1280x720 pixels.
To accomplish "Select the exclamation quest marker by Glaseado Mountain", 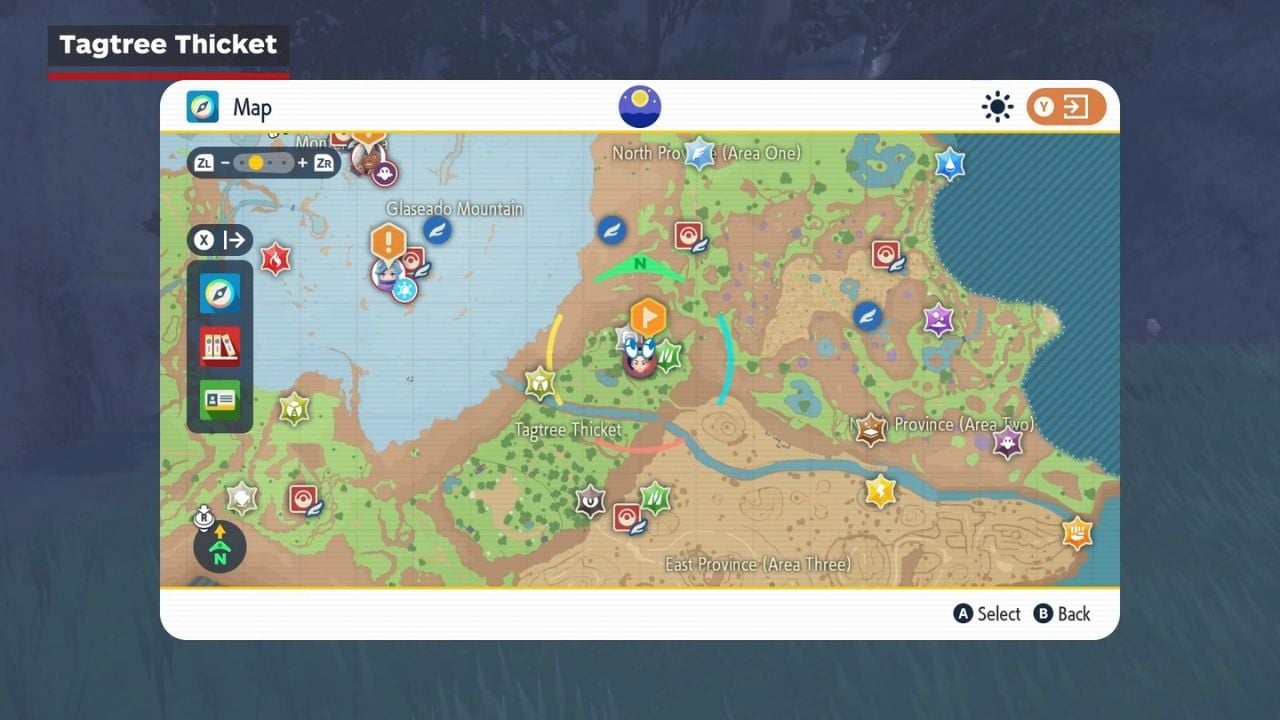I will click(388, 242).
